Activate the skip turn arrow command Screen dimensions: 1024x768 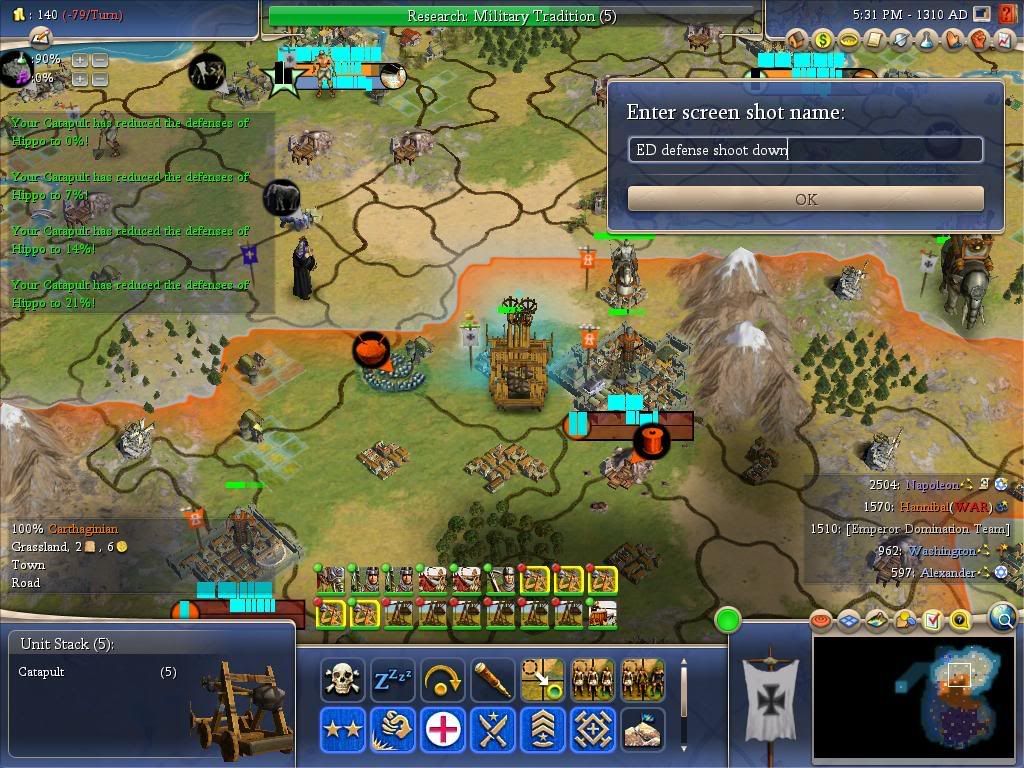pos(442,679)
